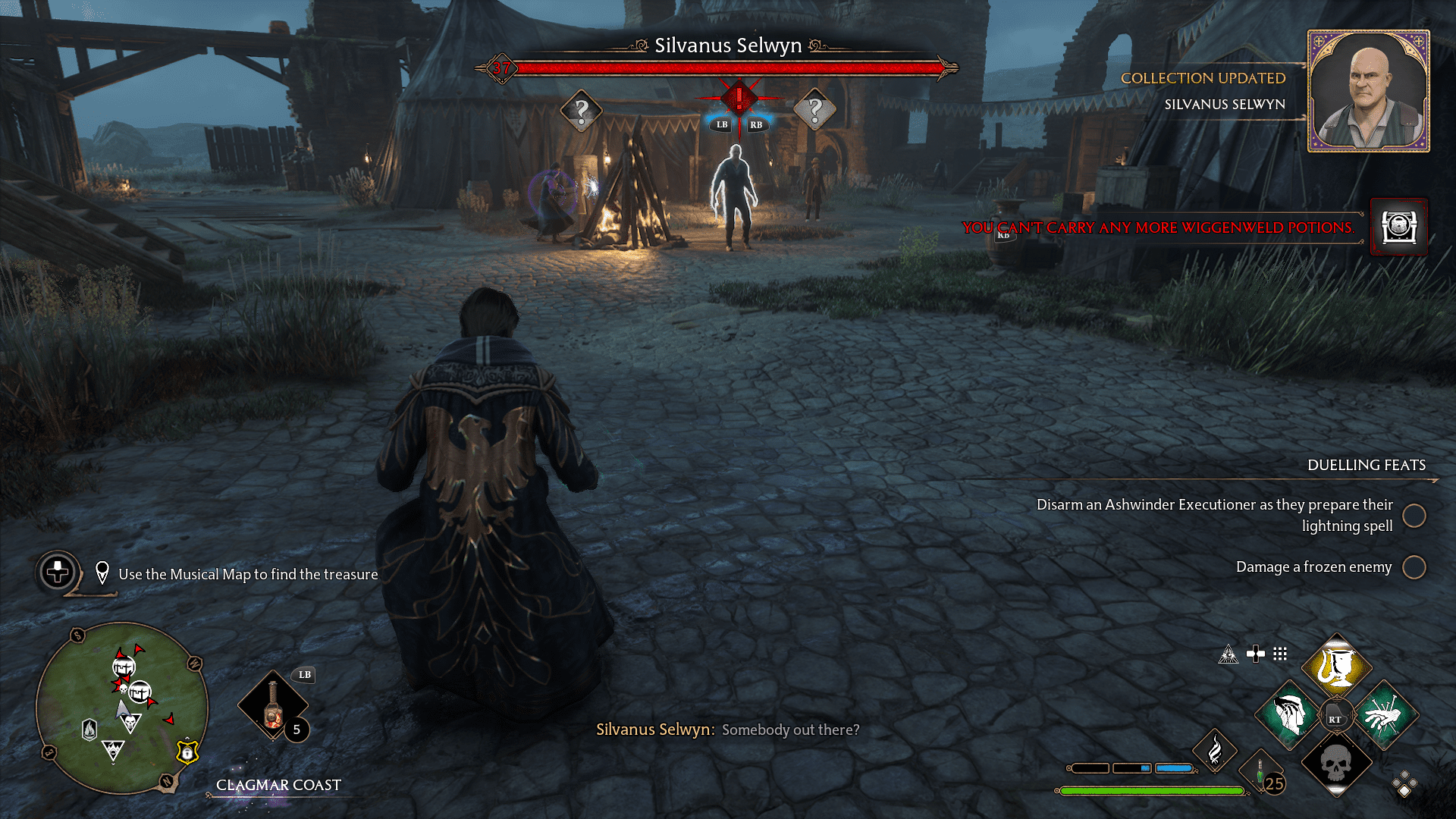
Task: Toggle the Ashwinder Executioner feat circle
Action: pyautogui.click(x=1414, y=516)
